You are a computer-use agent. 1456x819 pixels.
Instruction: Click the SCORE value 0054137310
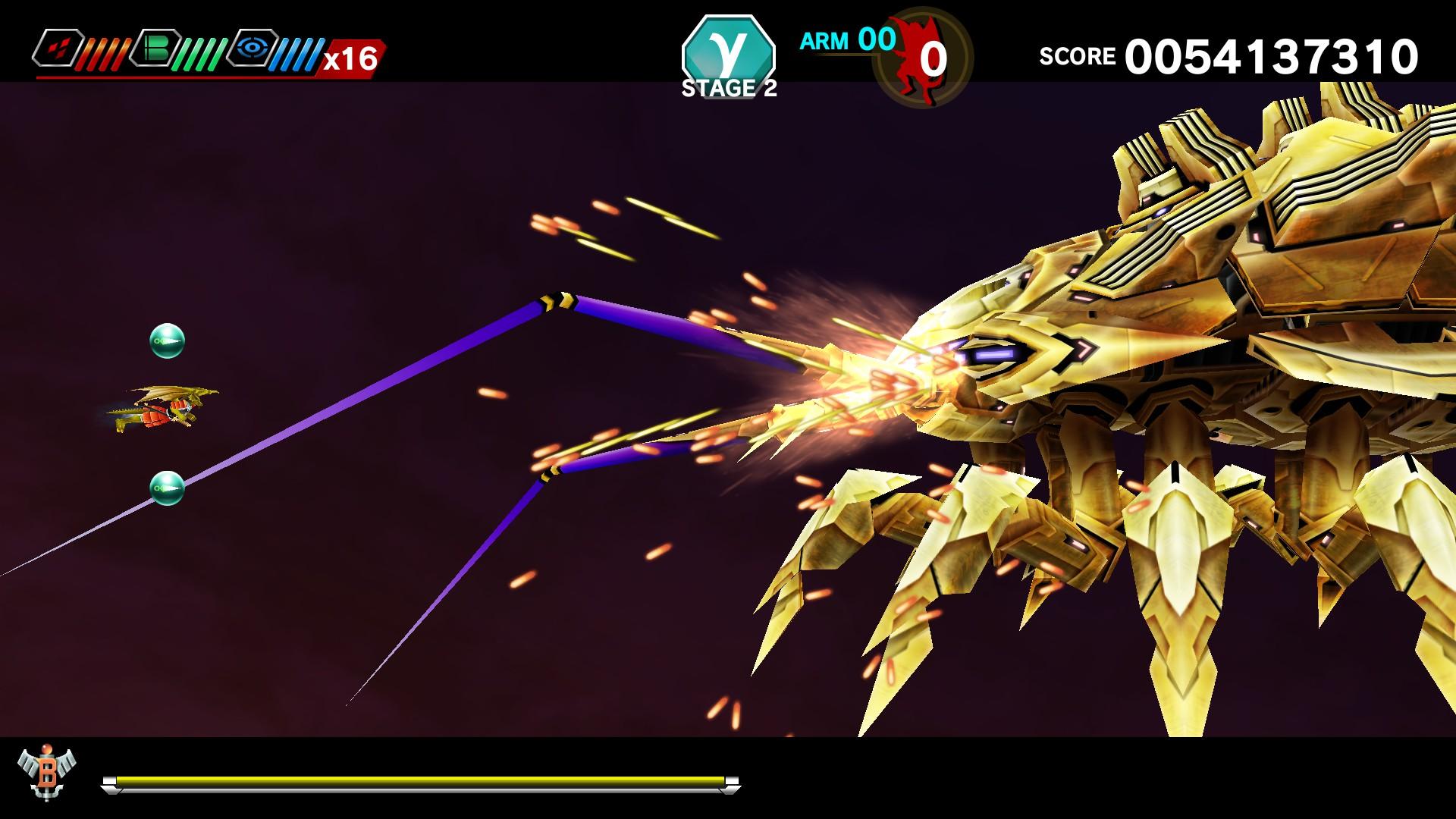[1274, 55]
